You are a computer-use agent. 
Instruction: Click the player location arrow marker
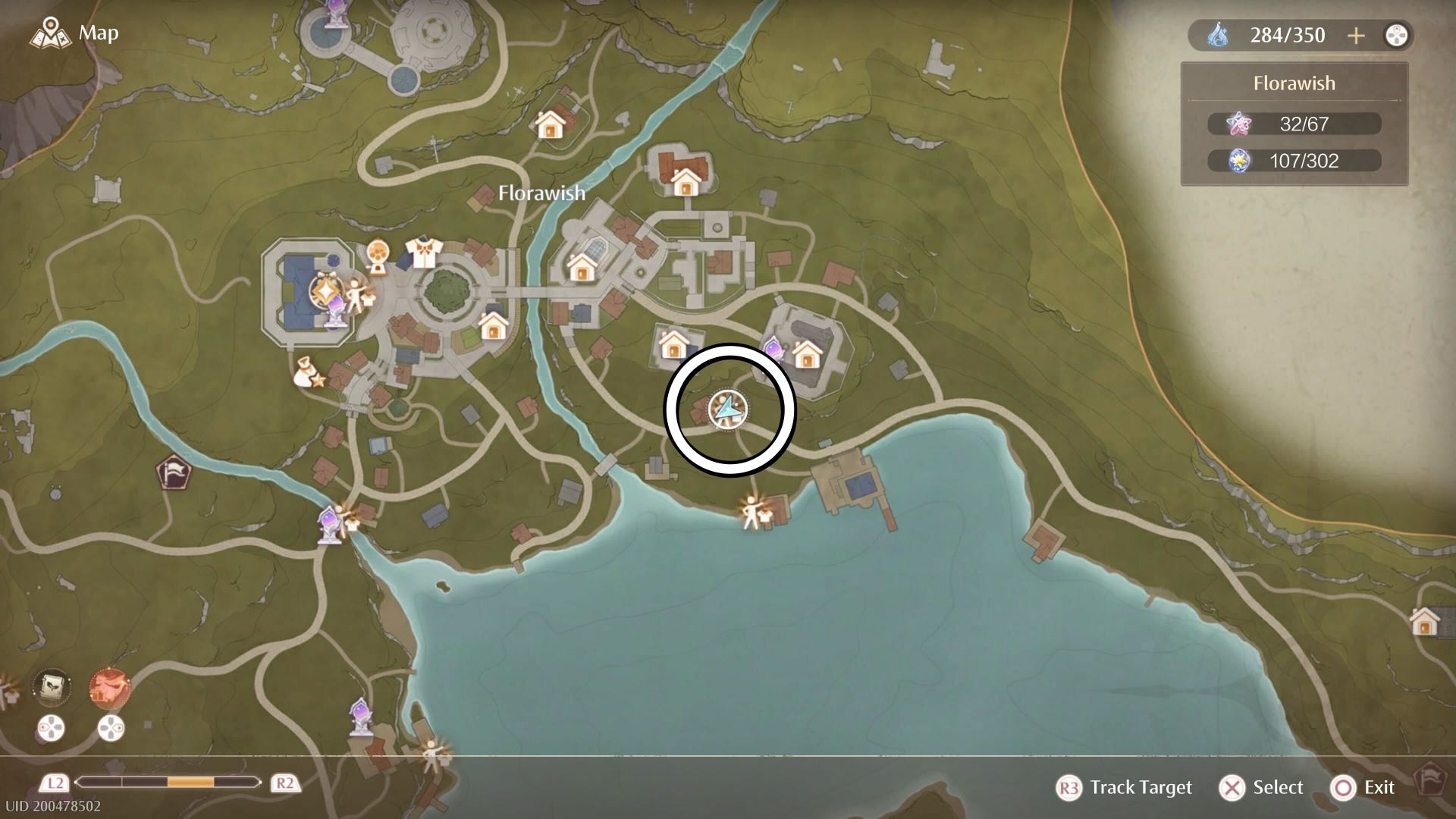(x=728, y=410)
